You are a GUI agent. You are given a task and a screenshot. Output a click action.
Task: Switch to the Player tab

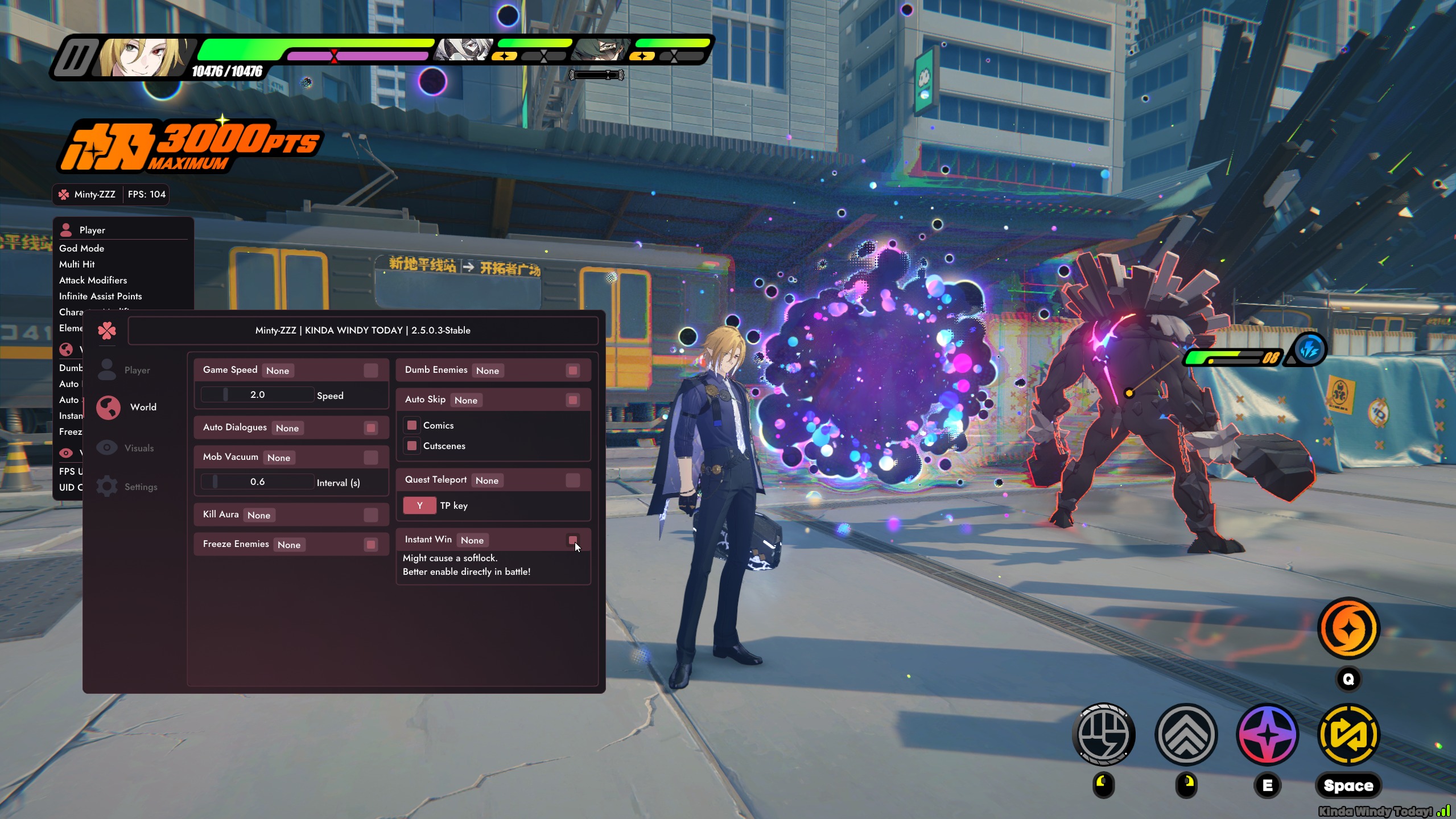click(137, 370)
